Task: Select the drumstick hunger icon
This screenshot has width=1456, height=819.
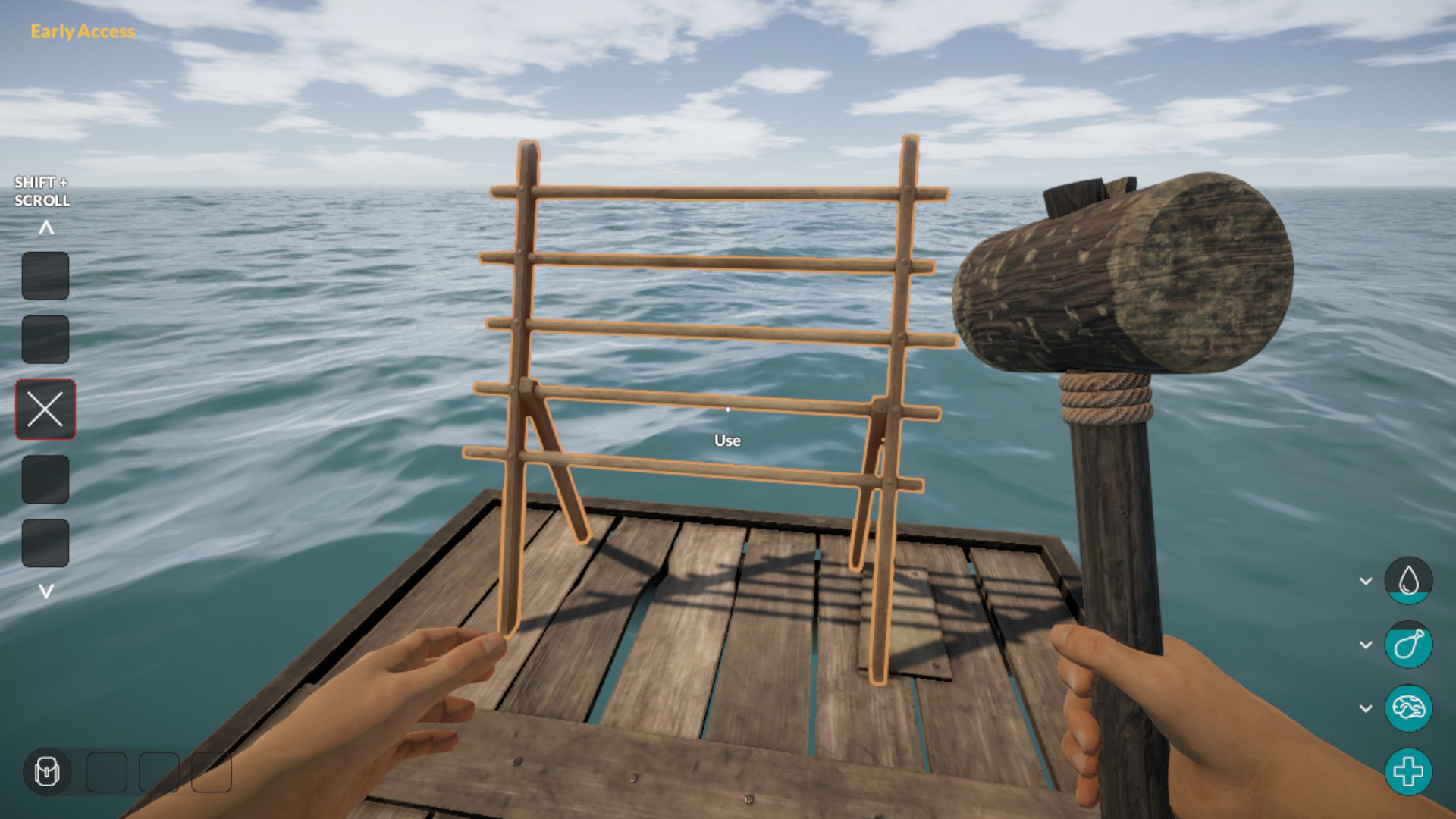Action: (1408, 645)
